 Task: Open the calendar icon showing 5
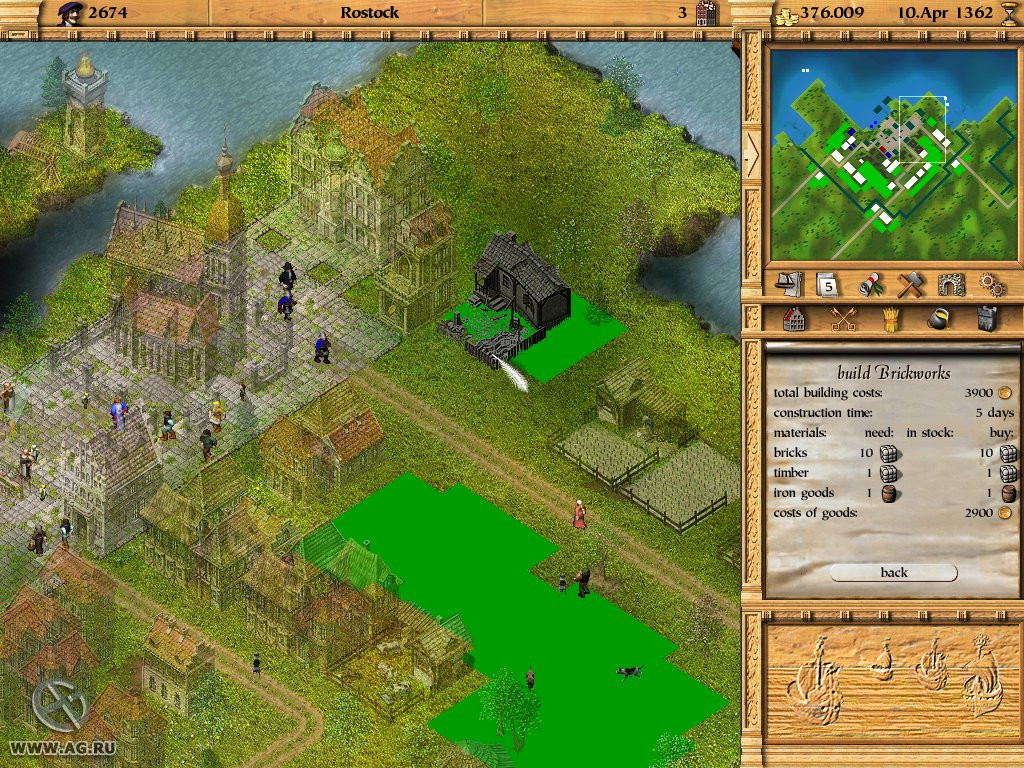pos(827,284)
